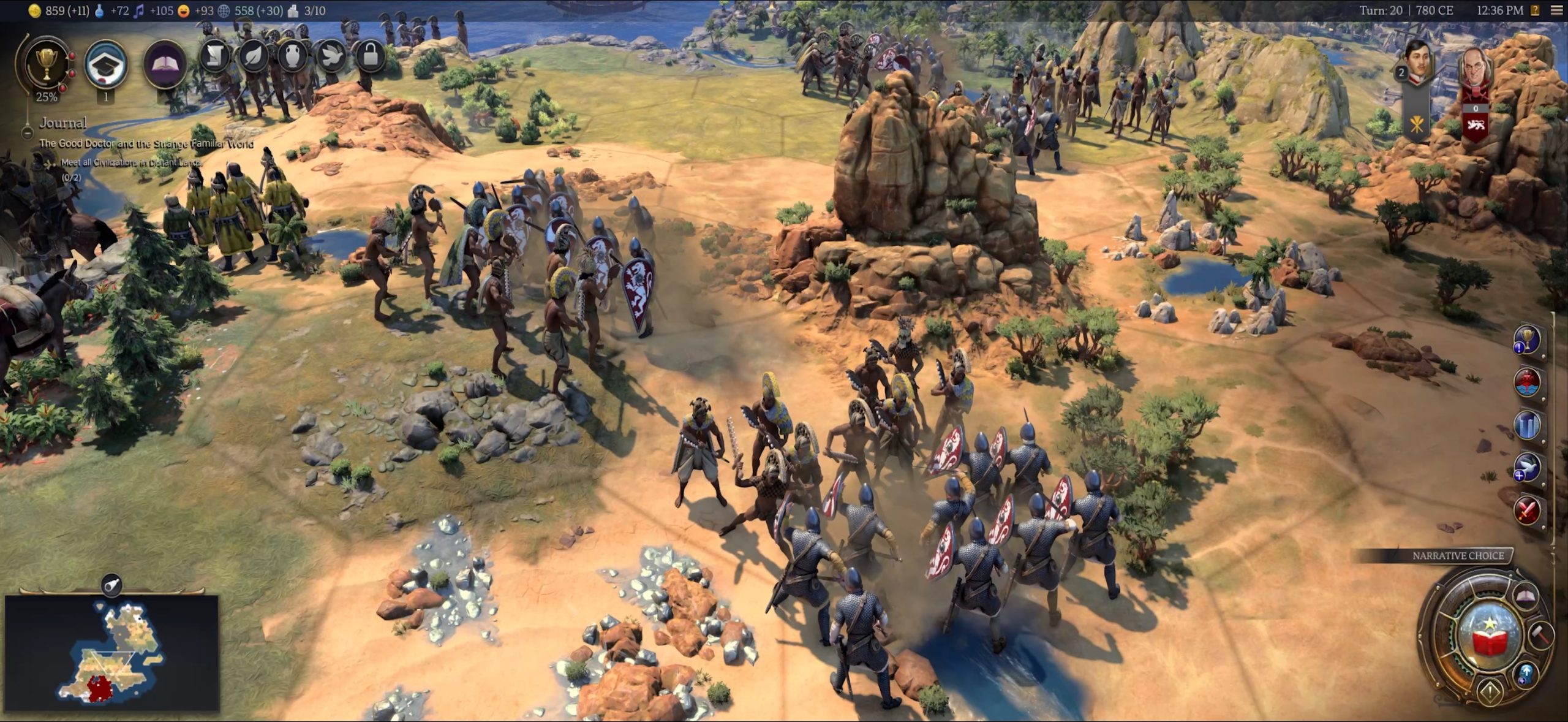
Task: Open the red ship on water notification
Action: click(1527, 382)
